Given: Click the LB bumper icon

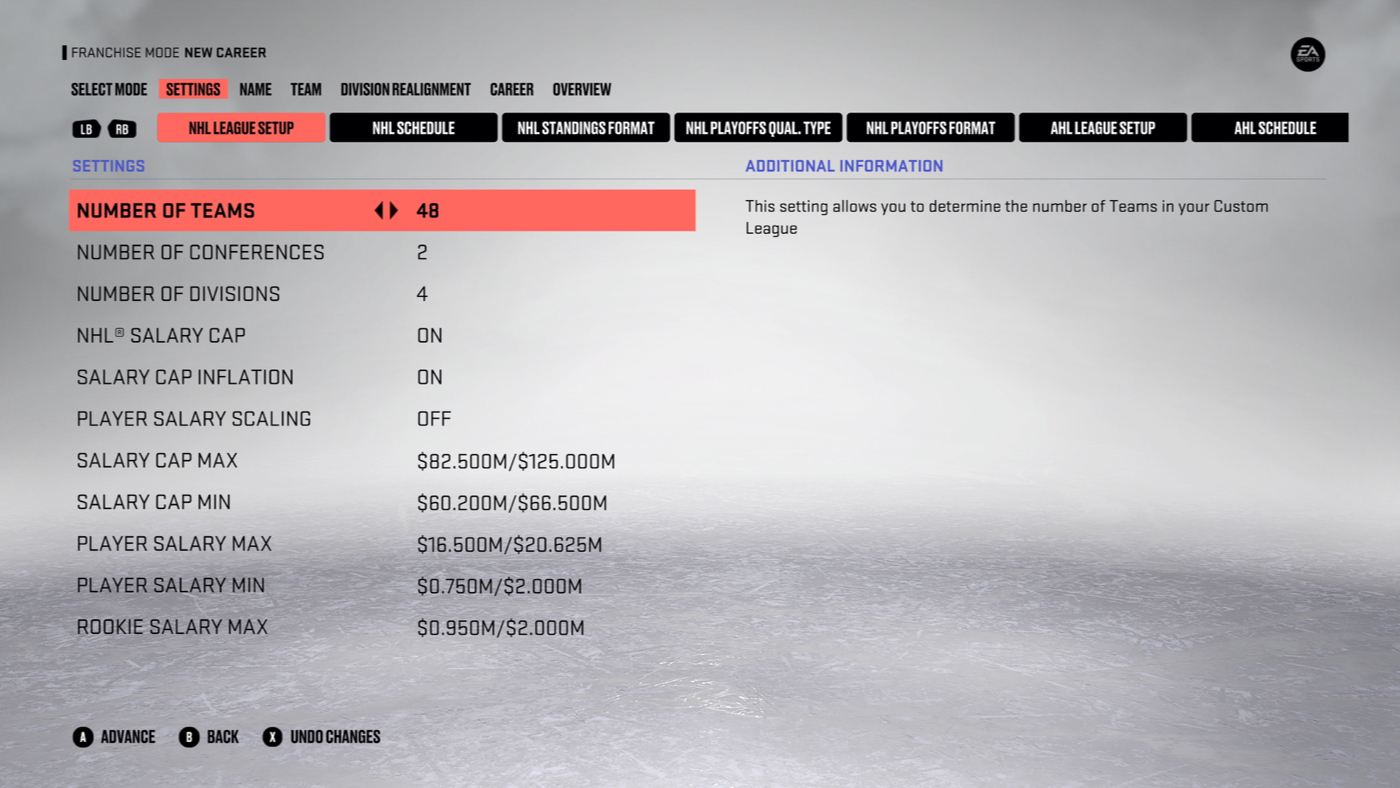Looking at the screenshot, I should 87,128.
